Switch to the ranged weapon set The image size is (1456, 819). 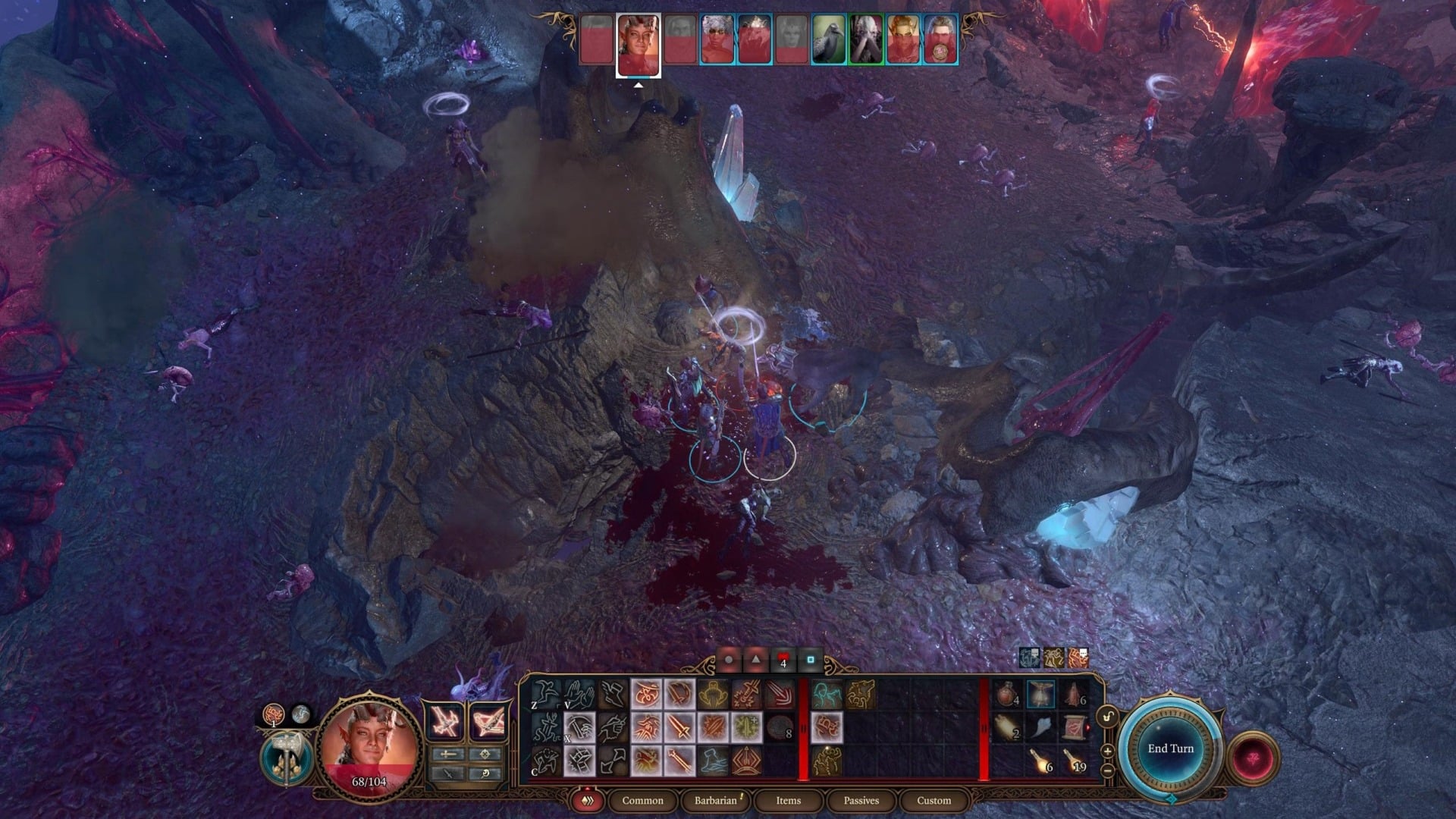(x=488, y=721)
